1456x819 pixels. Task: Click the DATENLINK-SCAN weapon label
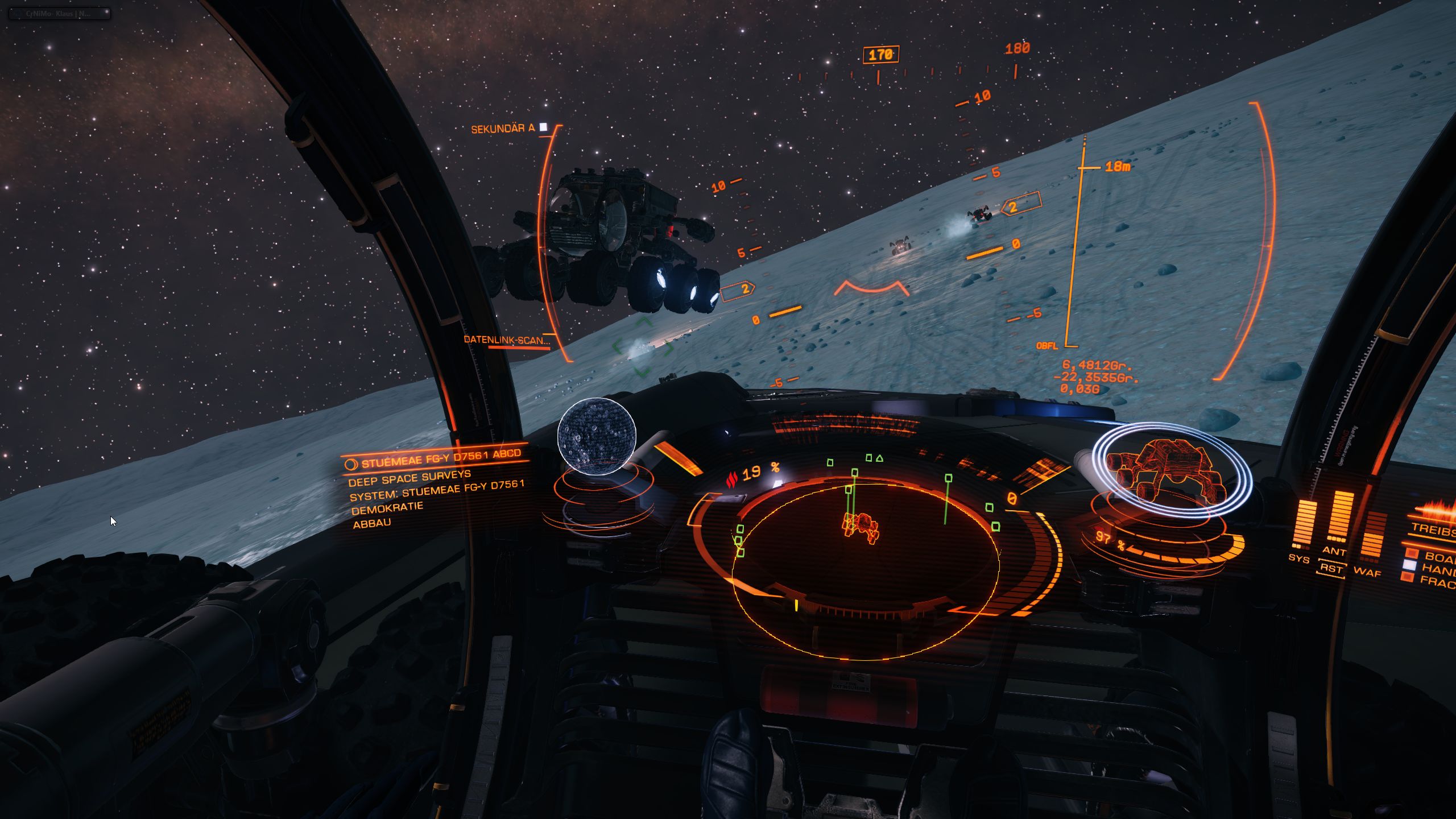coord(506,340)
